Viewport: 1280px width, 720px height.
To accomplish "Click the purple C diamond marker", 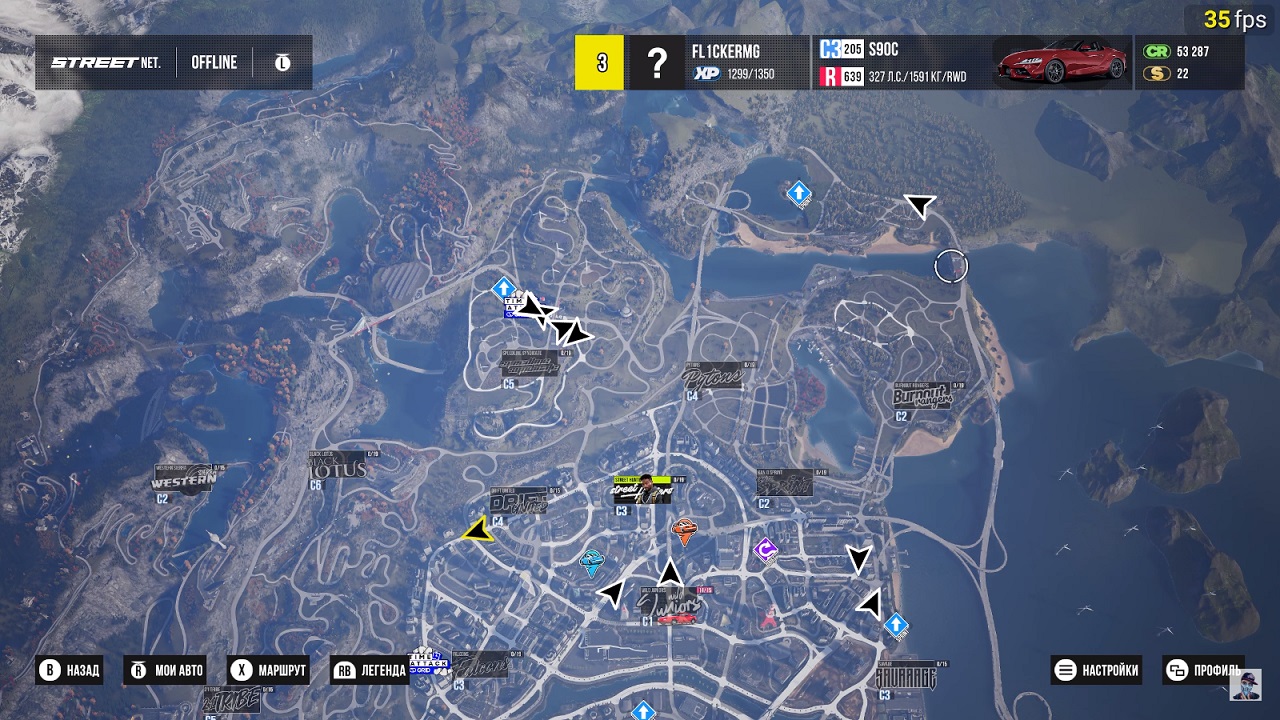I will pyautogui.click(x=766, y=550).
